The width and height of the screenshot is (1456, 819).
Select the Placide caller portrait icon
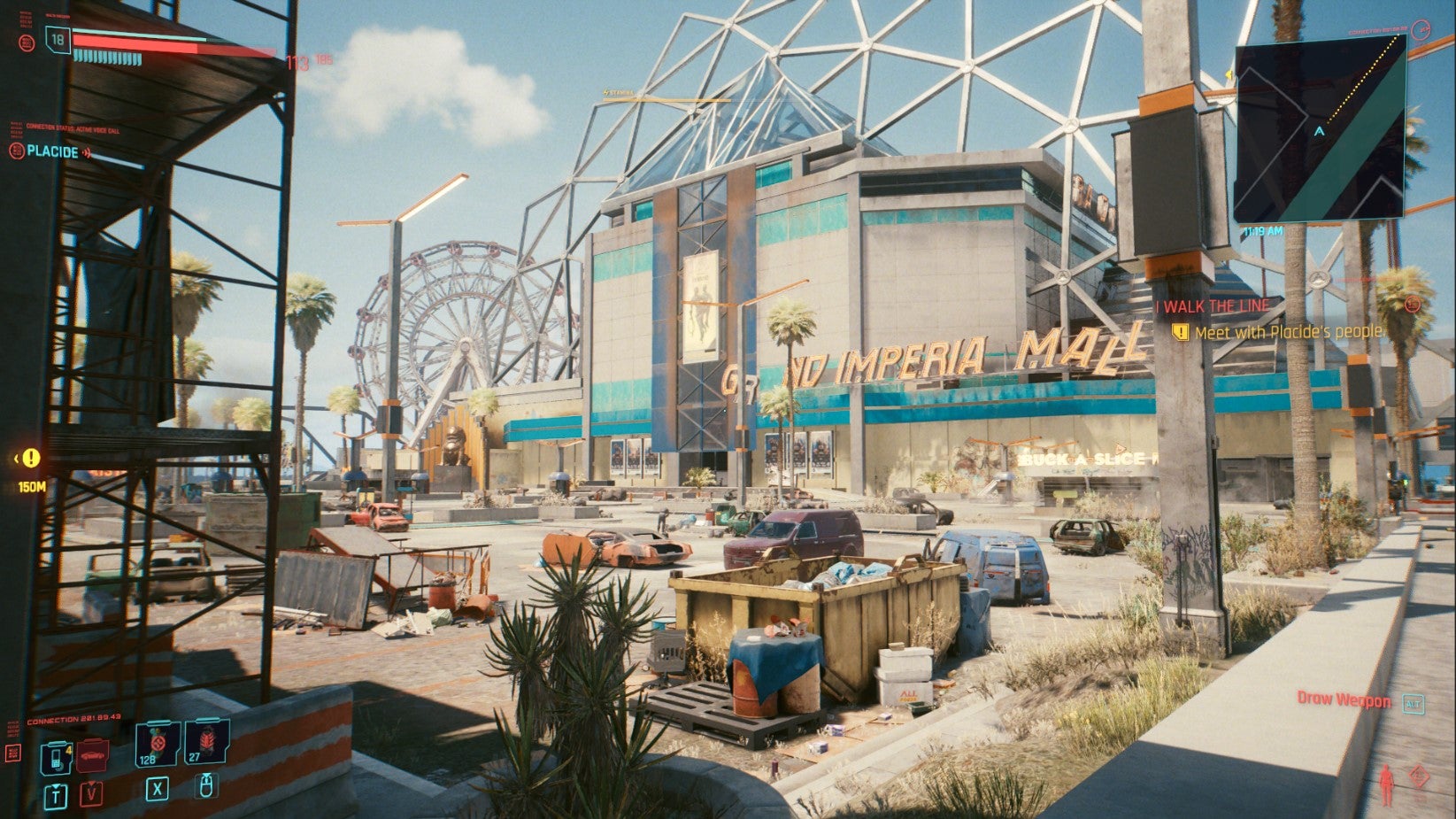point(16,150)
